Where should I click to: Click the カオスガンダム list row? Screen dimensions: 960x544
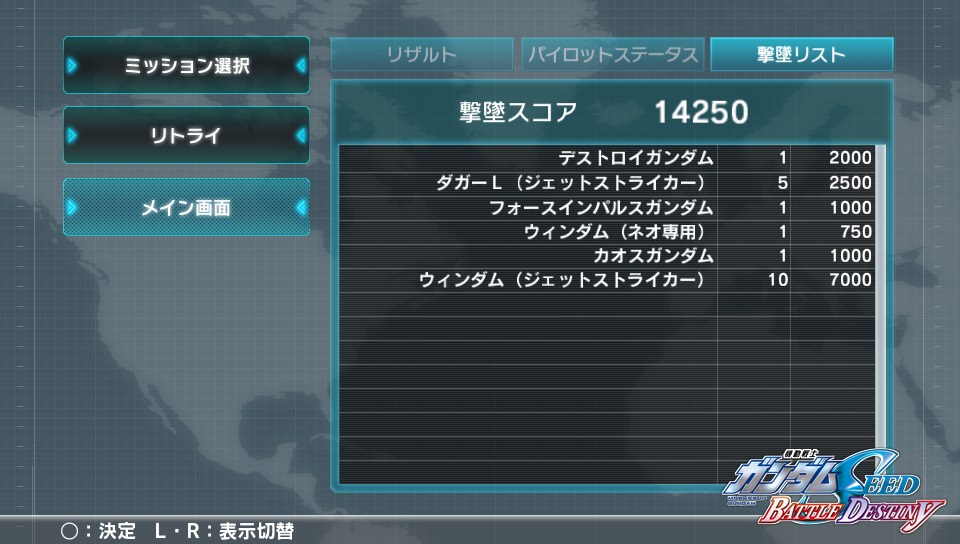606,256
